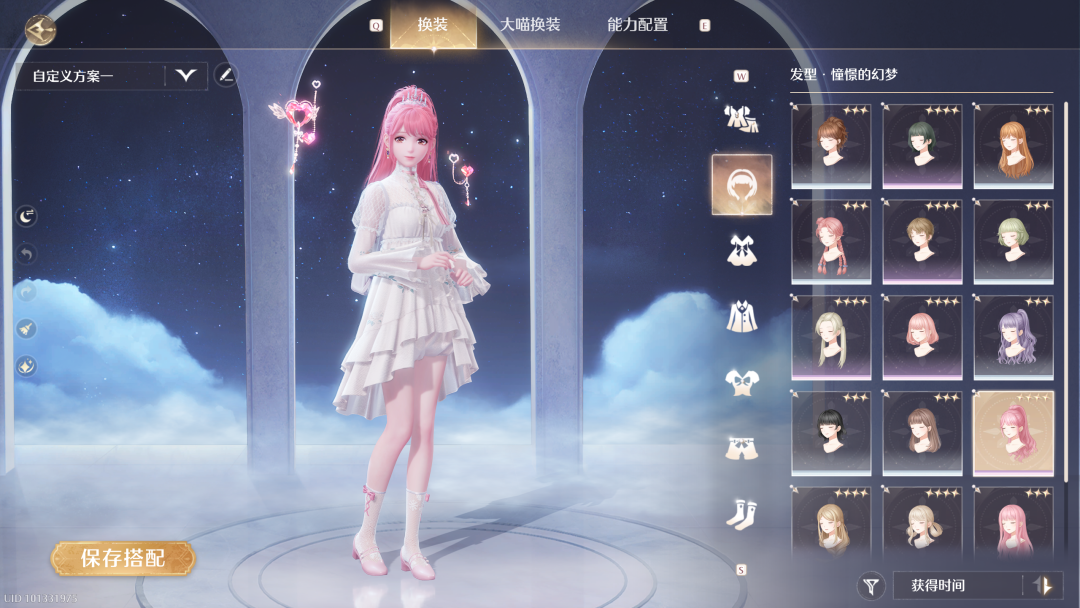Open the 能力配置 tab
Screen dimensions: 1080x608
[x=637, y=25]
